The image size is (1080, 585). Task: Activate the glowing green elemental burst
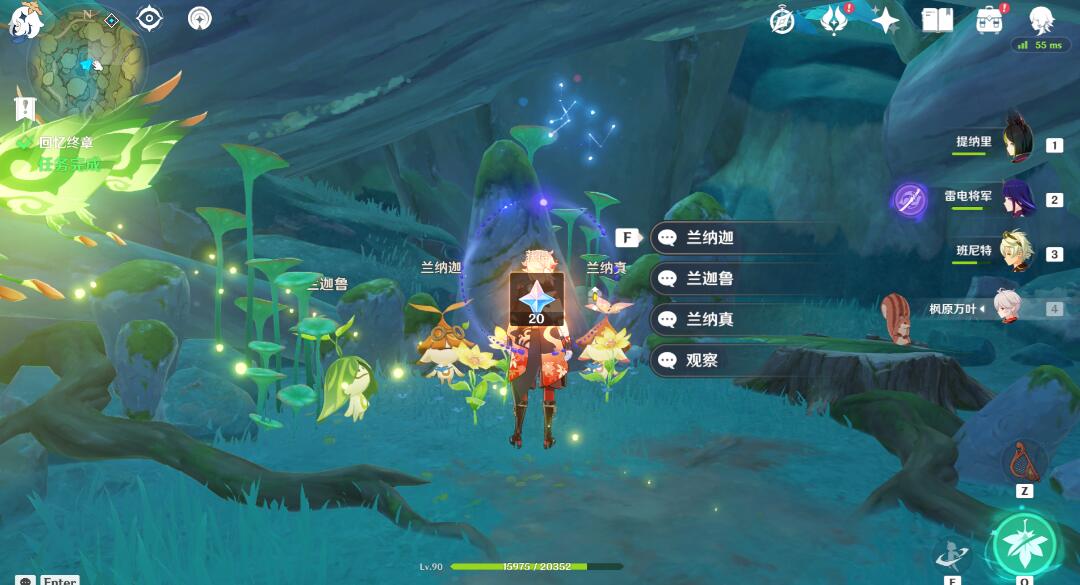(1024, 543)
